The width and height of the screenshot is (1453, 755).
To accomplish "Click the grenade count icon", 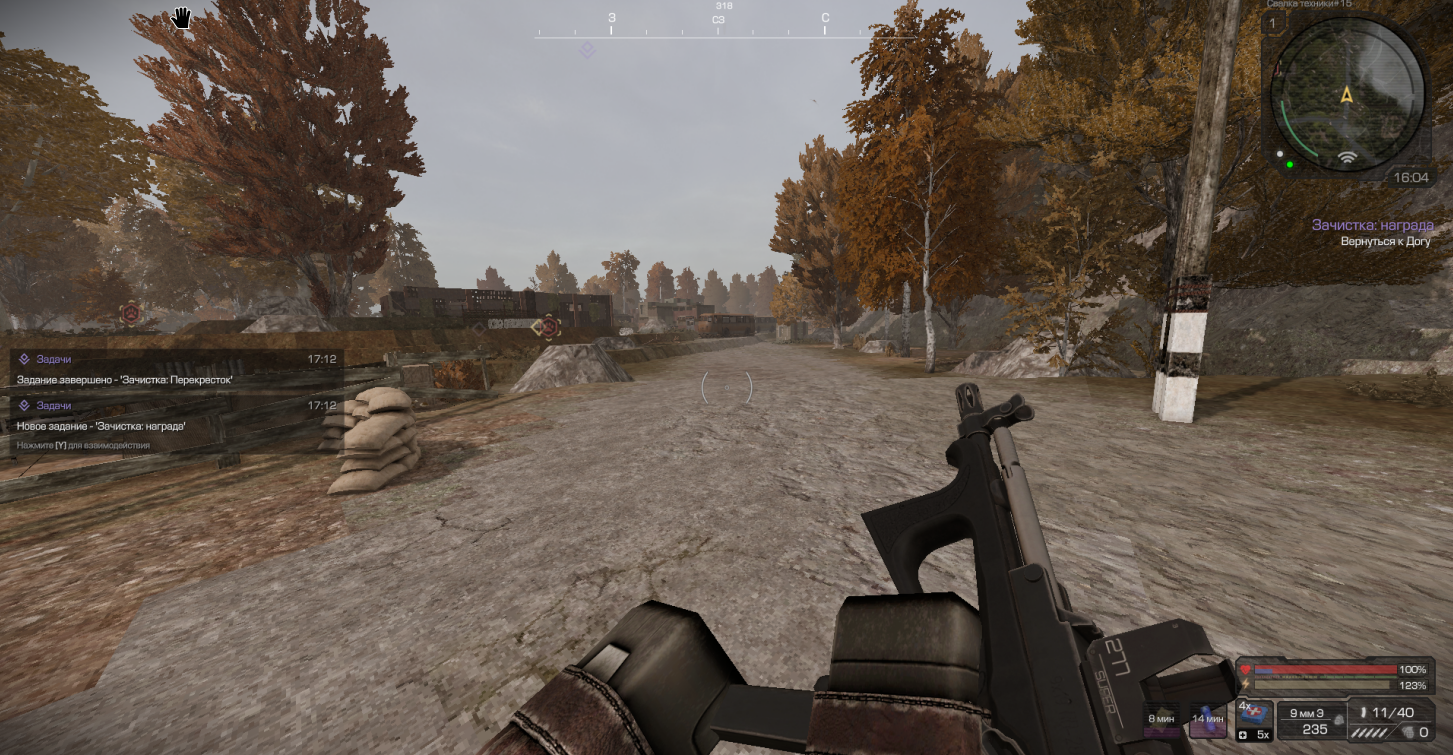I will click(x=1409, y=732).
